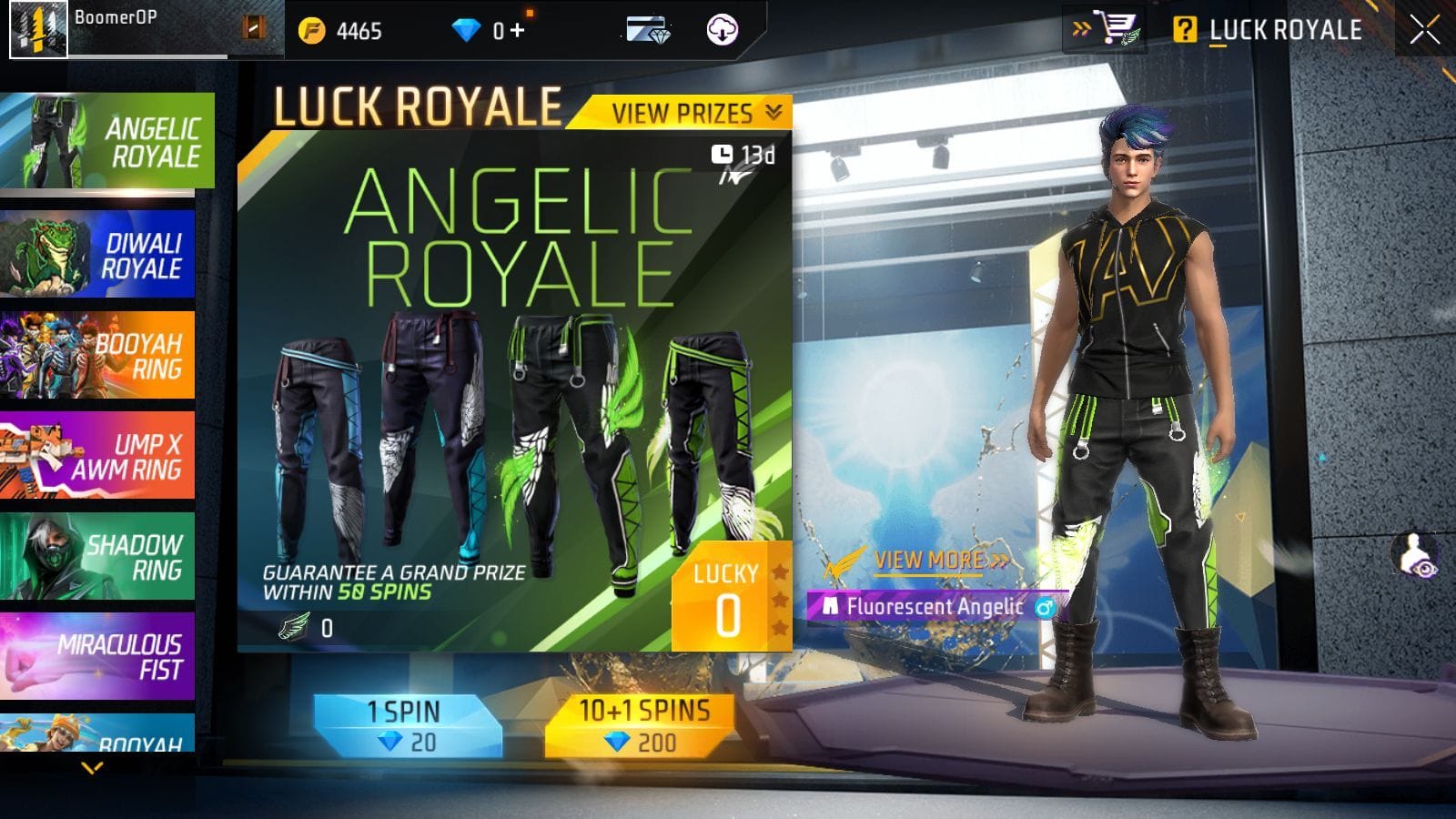Click the BoomerOP profile avatar
Screen dimensions: 1456x819
(36, 27)
